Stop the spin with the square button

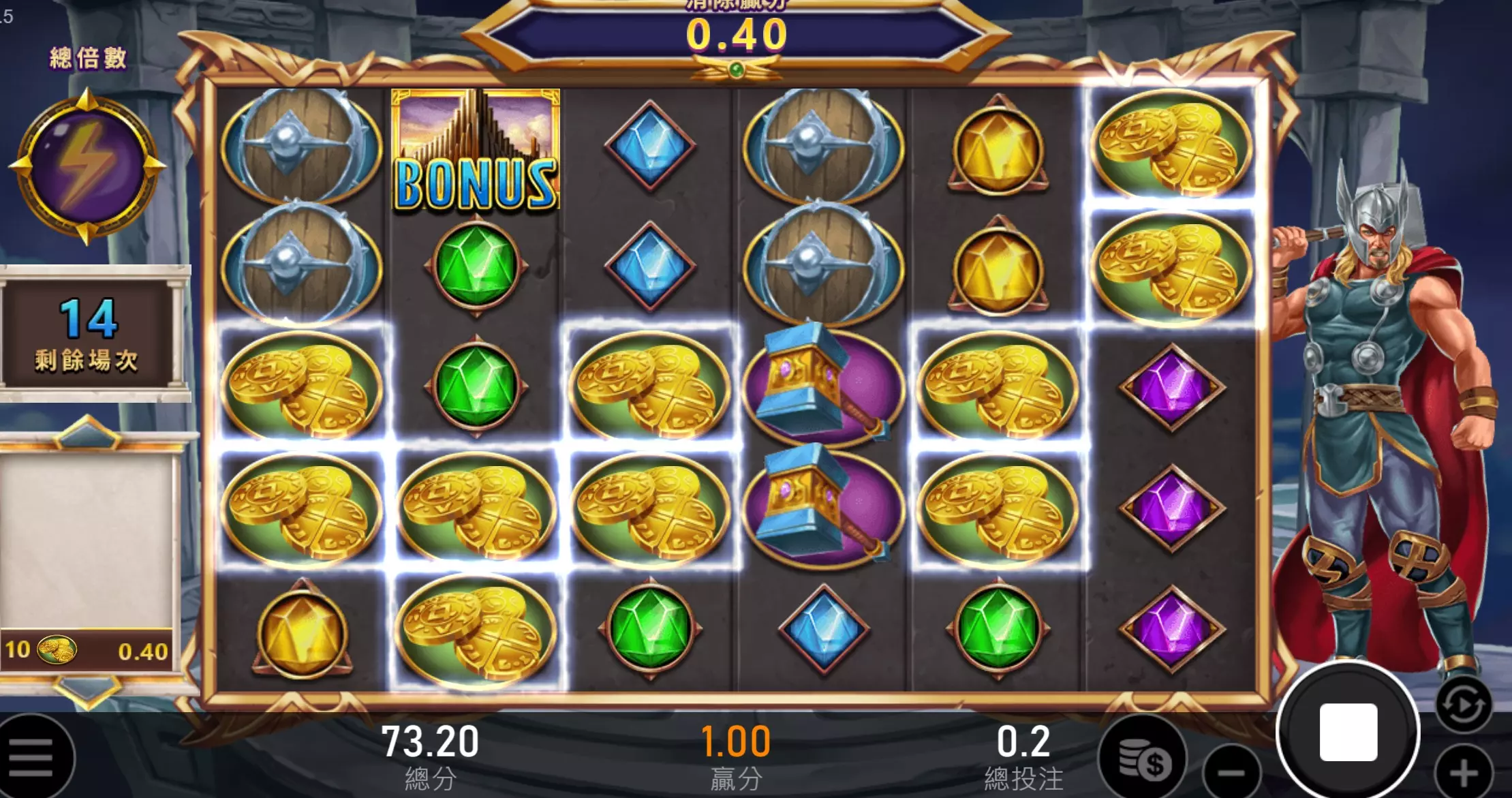1348,733
